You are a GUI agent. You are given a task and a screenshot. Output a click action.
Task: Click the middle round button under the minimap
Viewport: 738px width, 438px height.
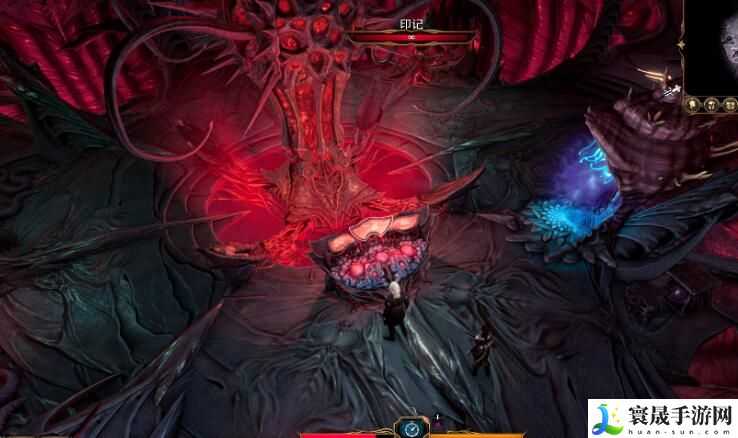click(x=709, y=104)
